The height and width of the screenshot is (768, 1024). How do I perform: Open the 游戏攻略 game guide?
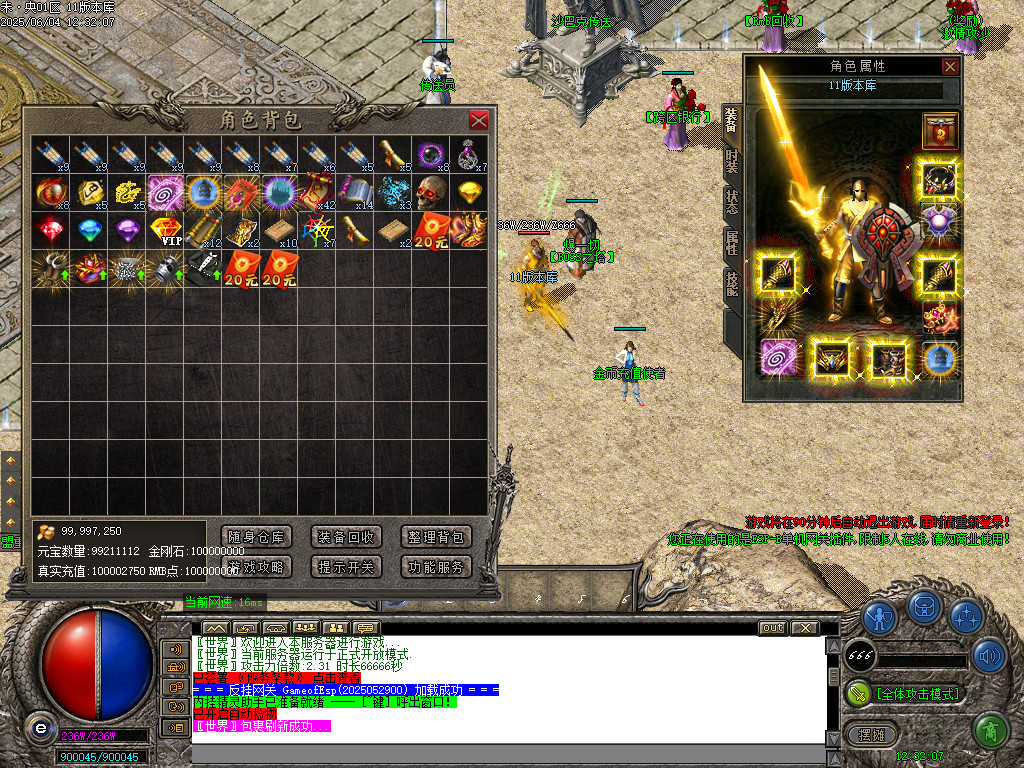coord(257,567)
